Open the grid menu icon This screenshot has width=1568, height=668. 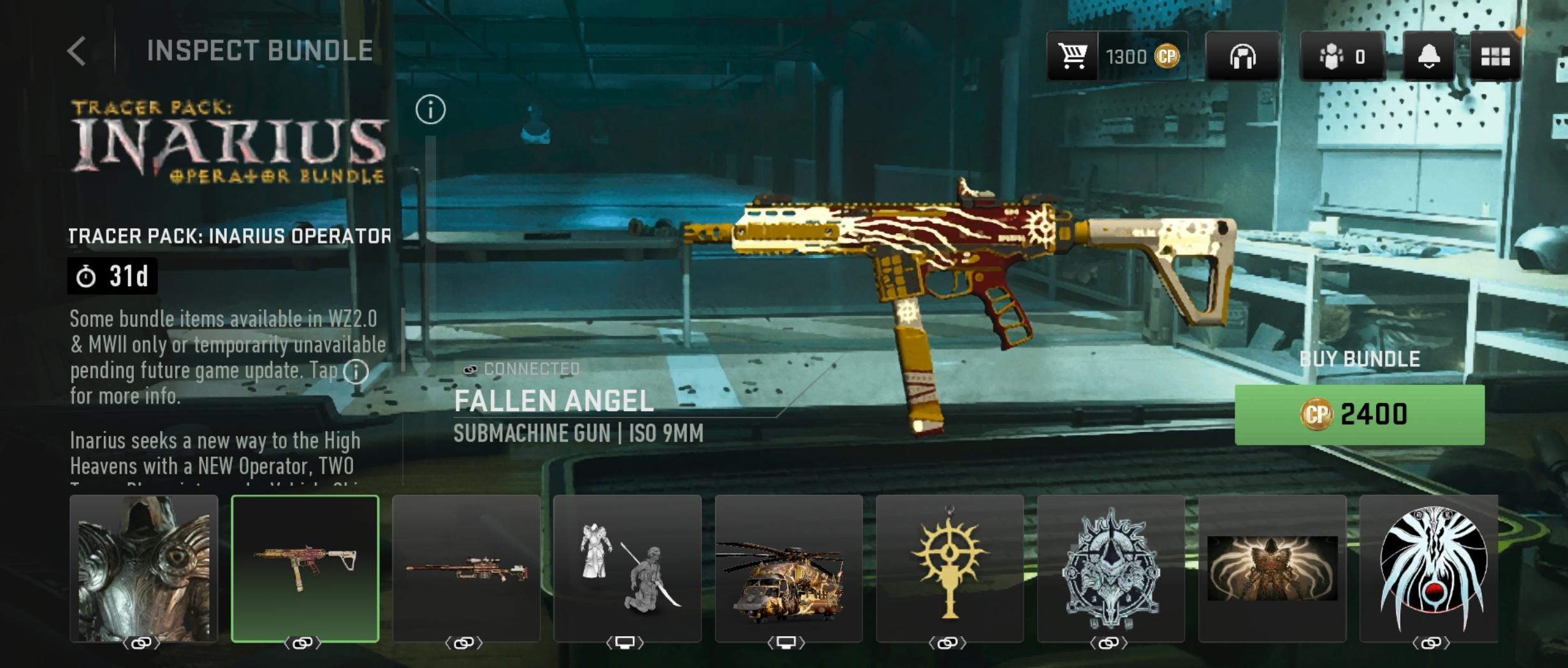coord(1495,56)
